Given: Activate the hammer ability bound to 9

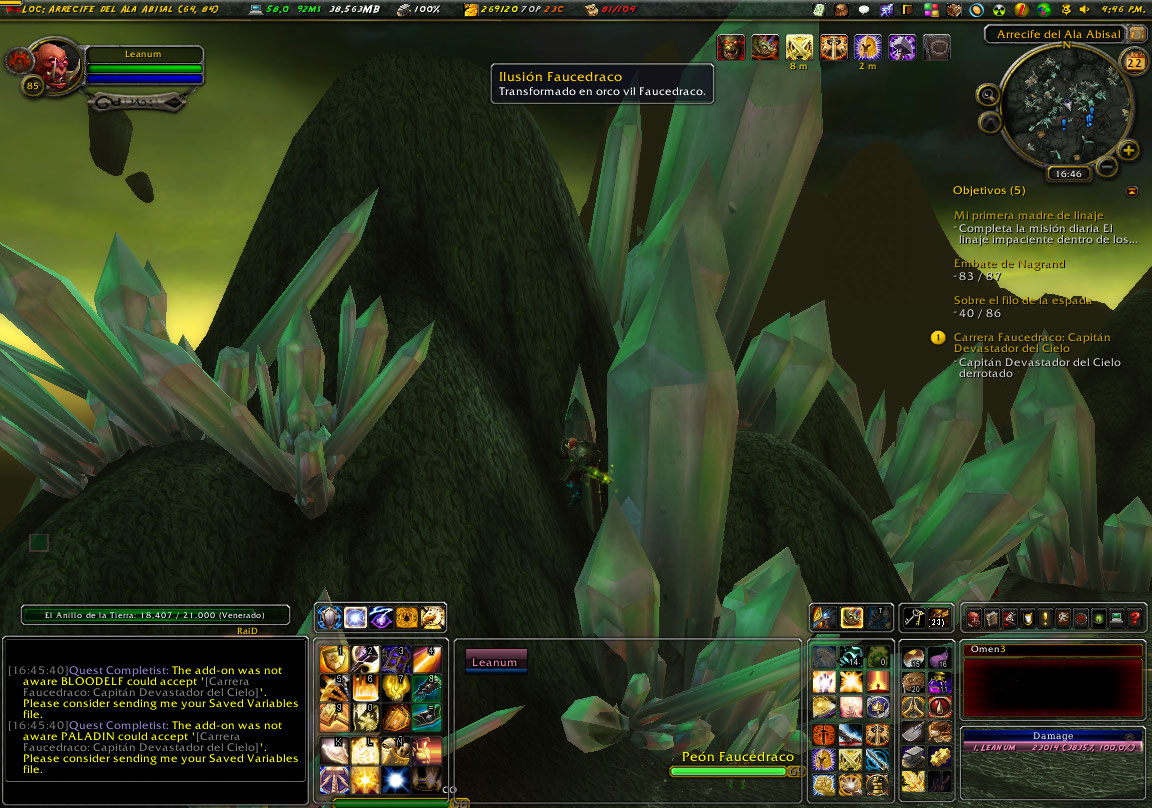Looking at the screenshot, I should click(332, 716).
